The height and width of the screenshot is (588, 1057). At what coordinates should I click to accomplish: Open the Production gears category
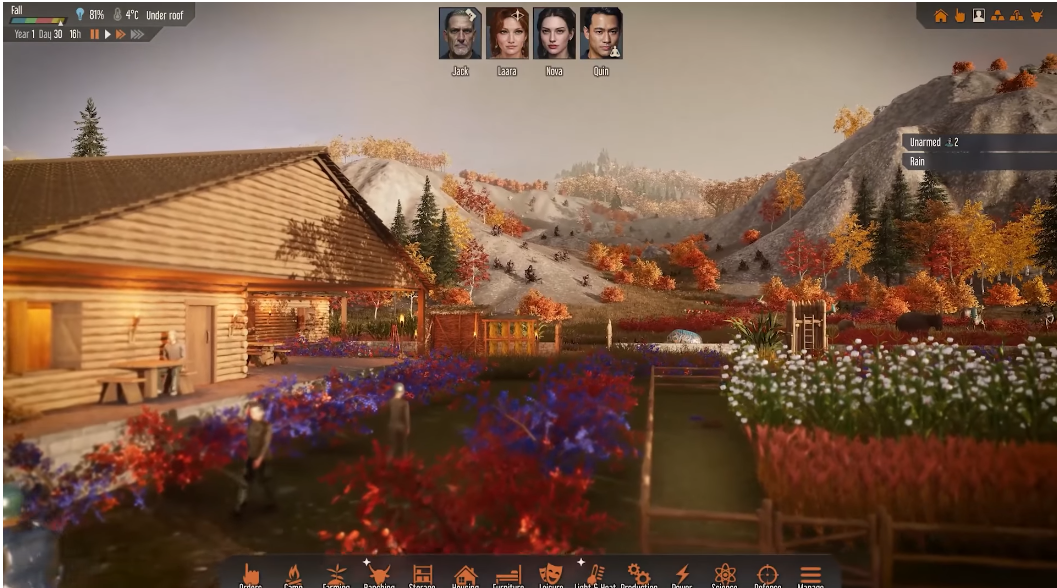[x=638, y=575]
